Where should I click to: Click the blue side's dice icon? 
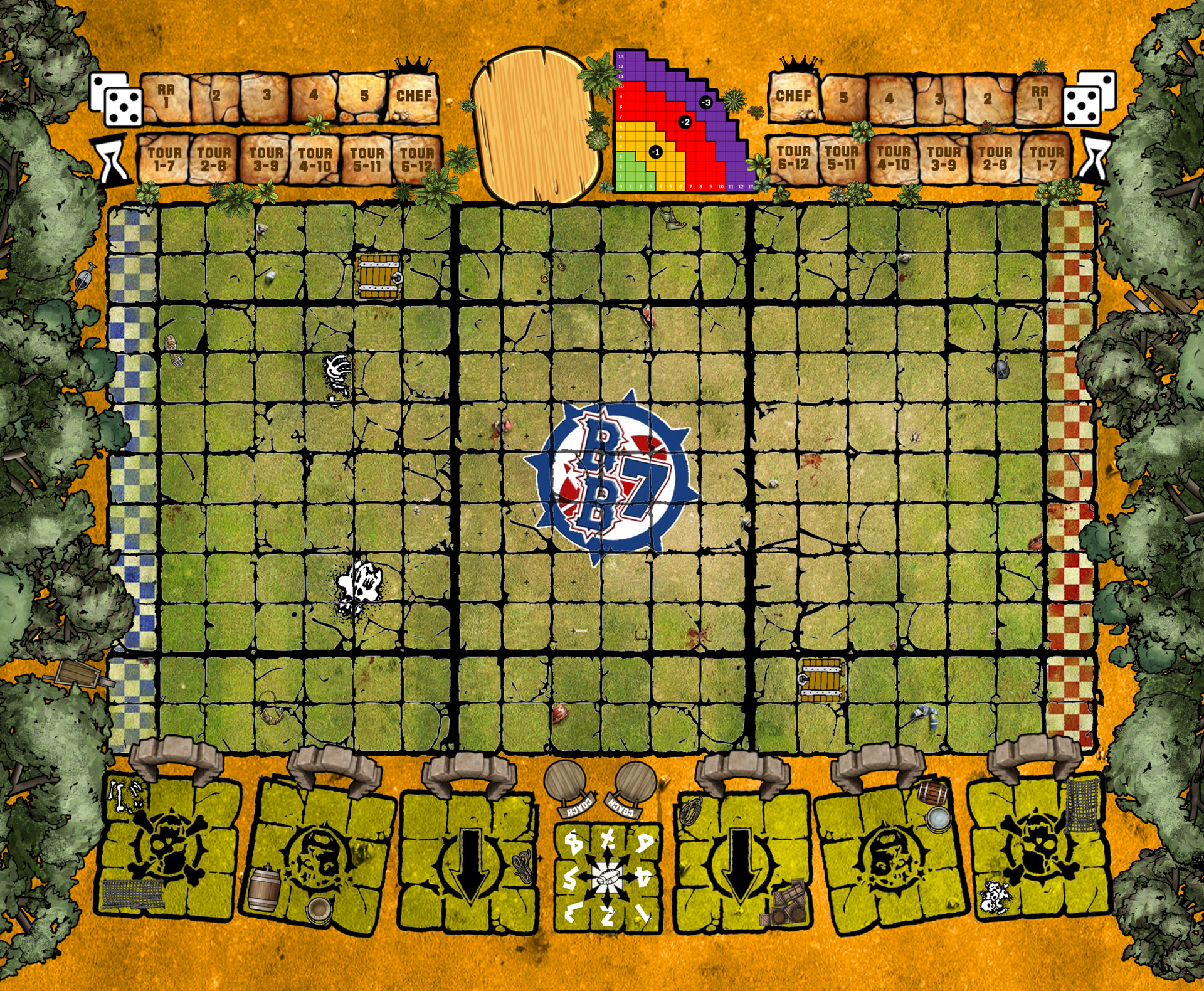coord(116,98)
